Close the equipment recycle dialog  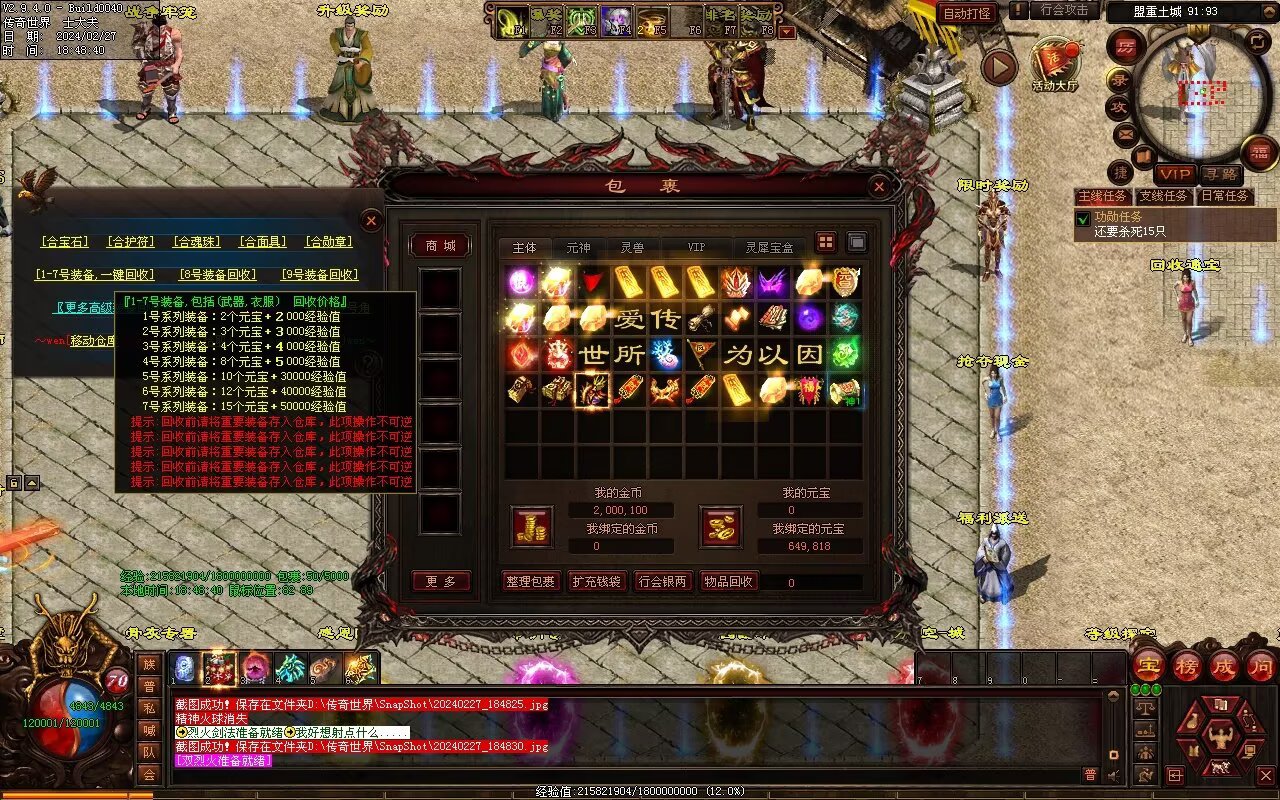[371, 220]
